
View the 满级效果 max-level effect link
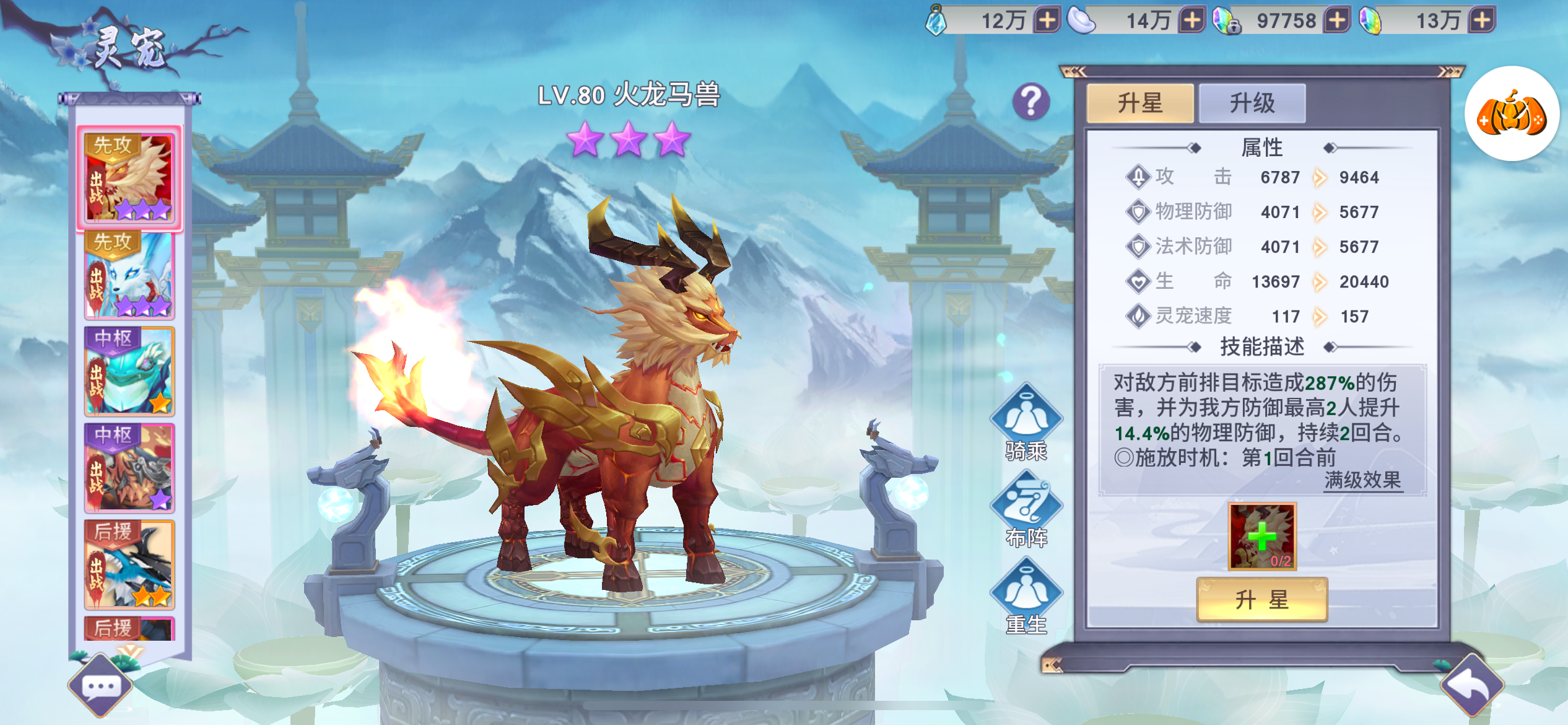point(1362,480)
